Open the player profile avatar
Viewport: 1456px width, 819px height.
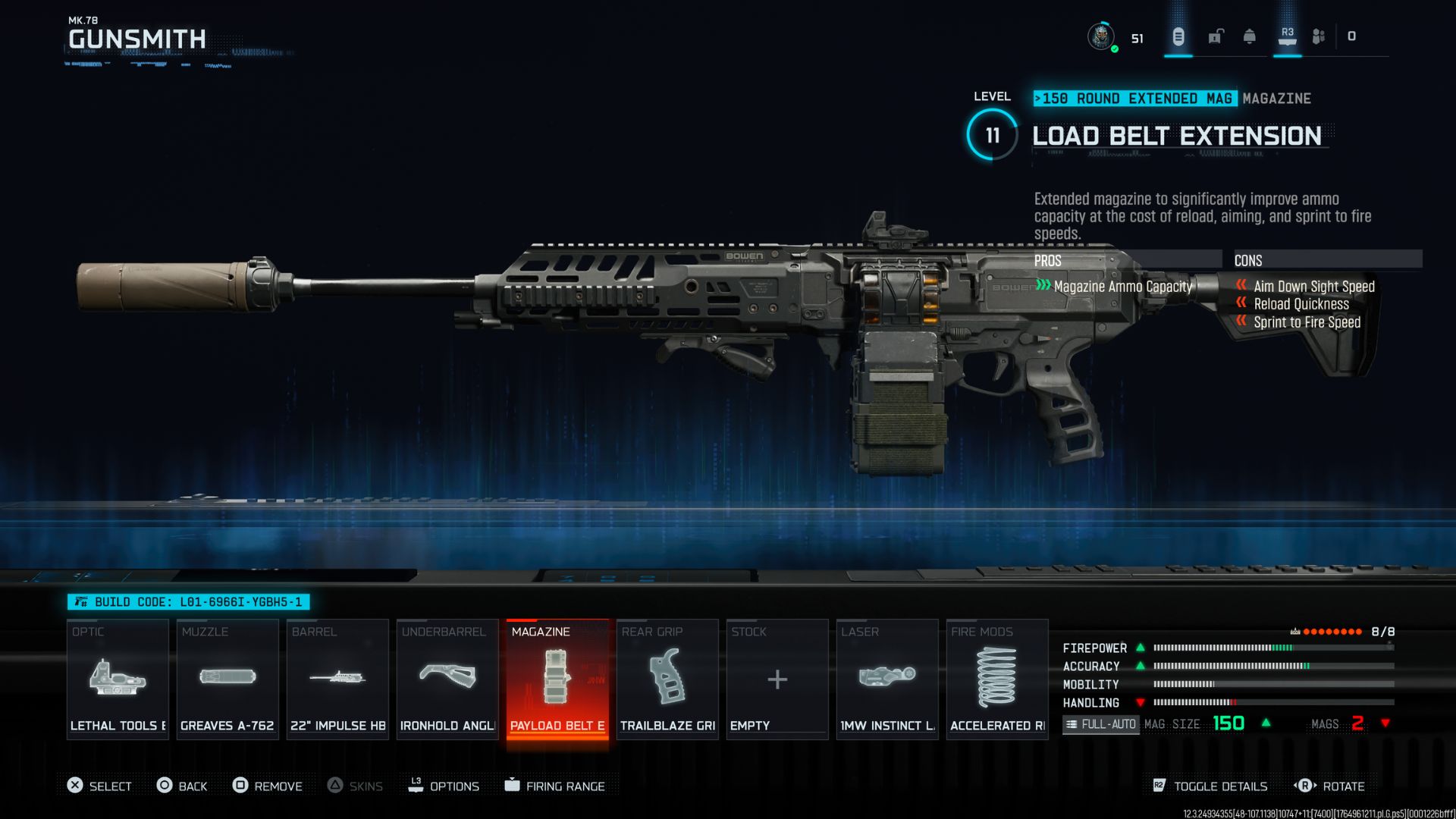(1101, 36)
